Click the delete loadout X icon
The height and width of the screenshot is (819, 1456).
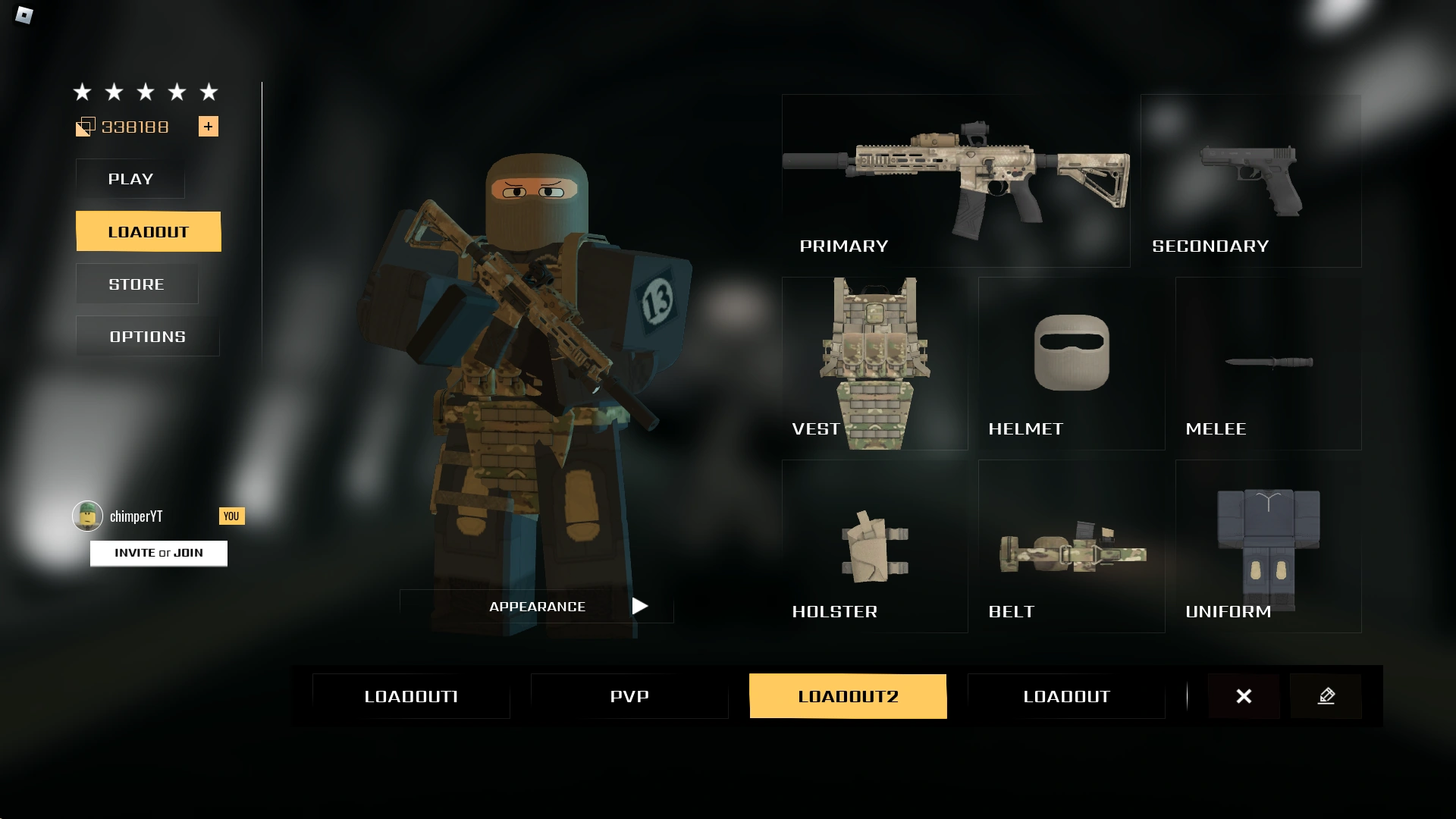1244,696
